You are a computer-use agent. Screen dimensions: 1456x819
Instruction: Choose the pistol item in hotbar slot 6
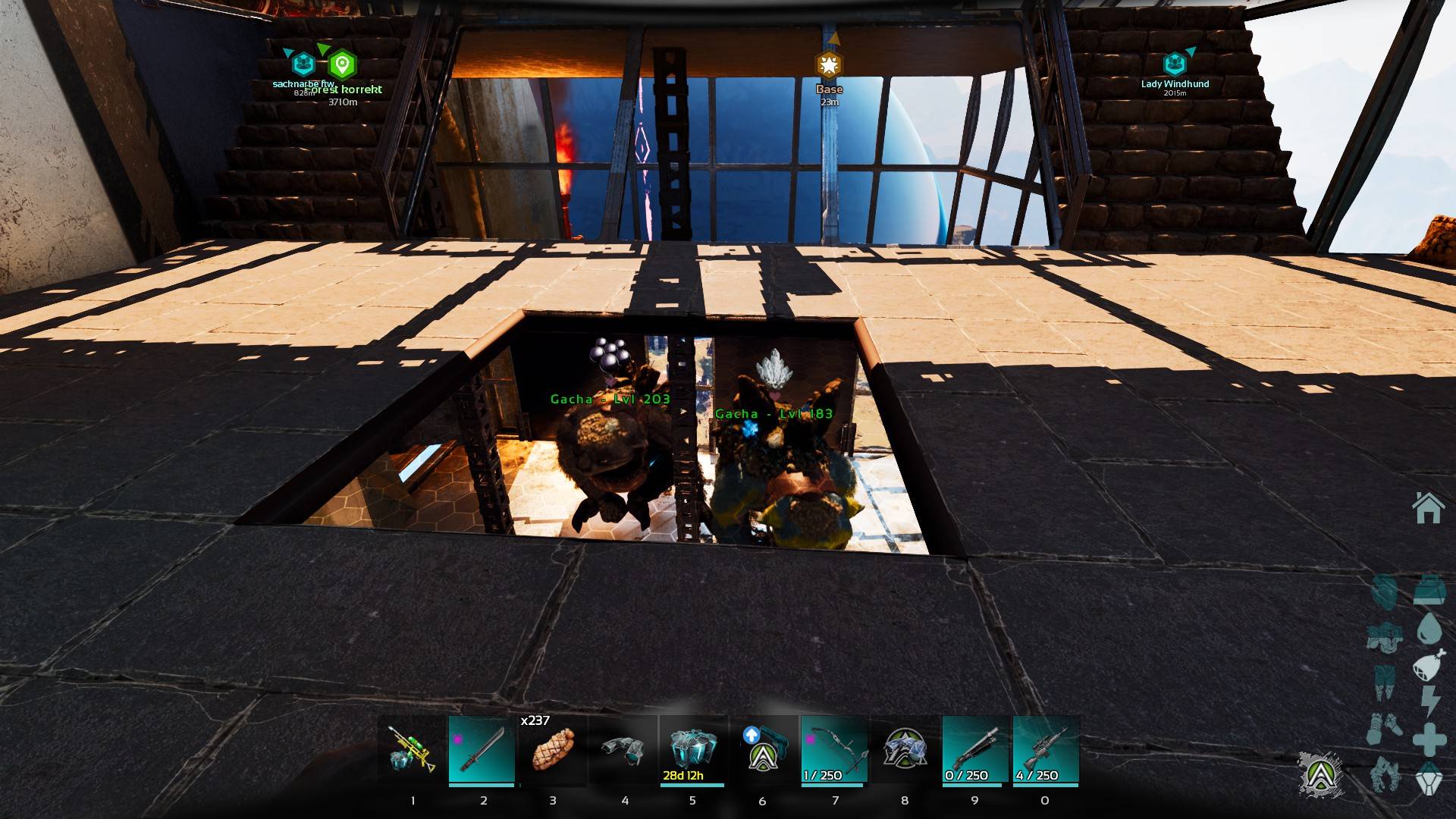(x=763, y=749)
